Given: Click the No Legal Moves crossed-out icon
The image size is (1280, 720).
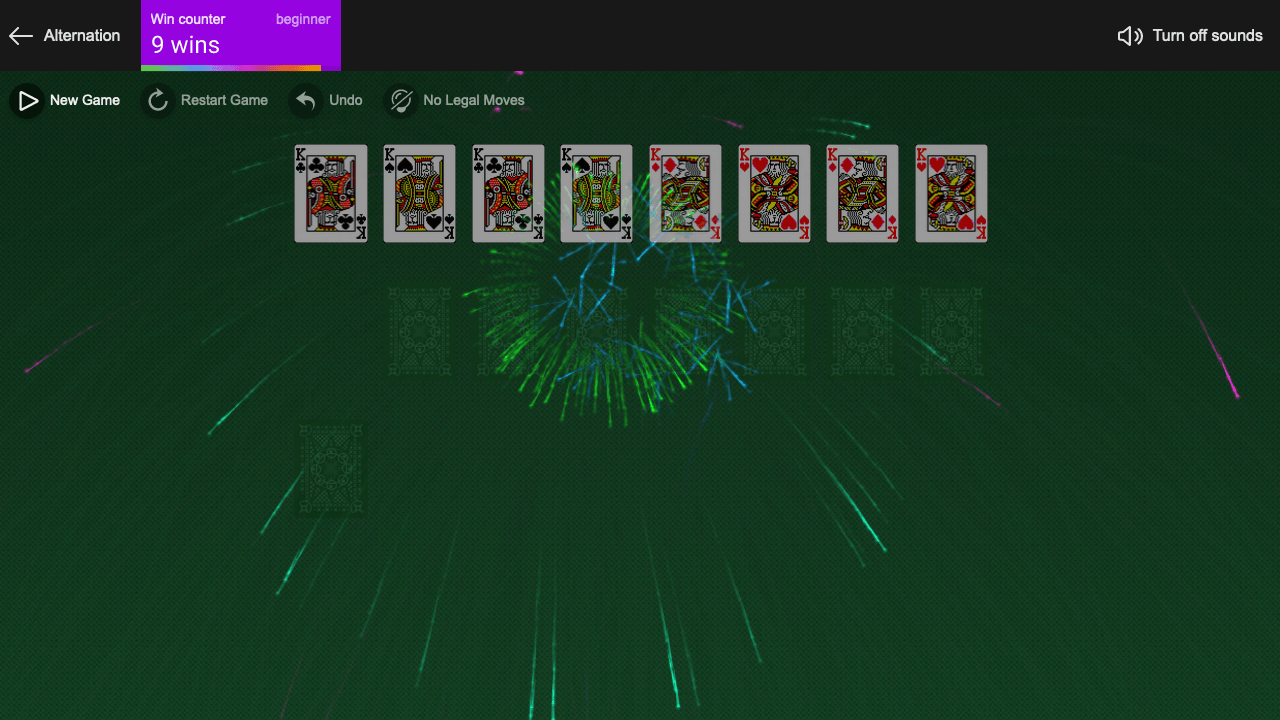Looking at the screenshot, I should tap(400, 100).
